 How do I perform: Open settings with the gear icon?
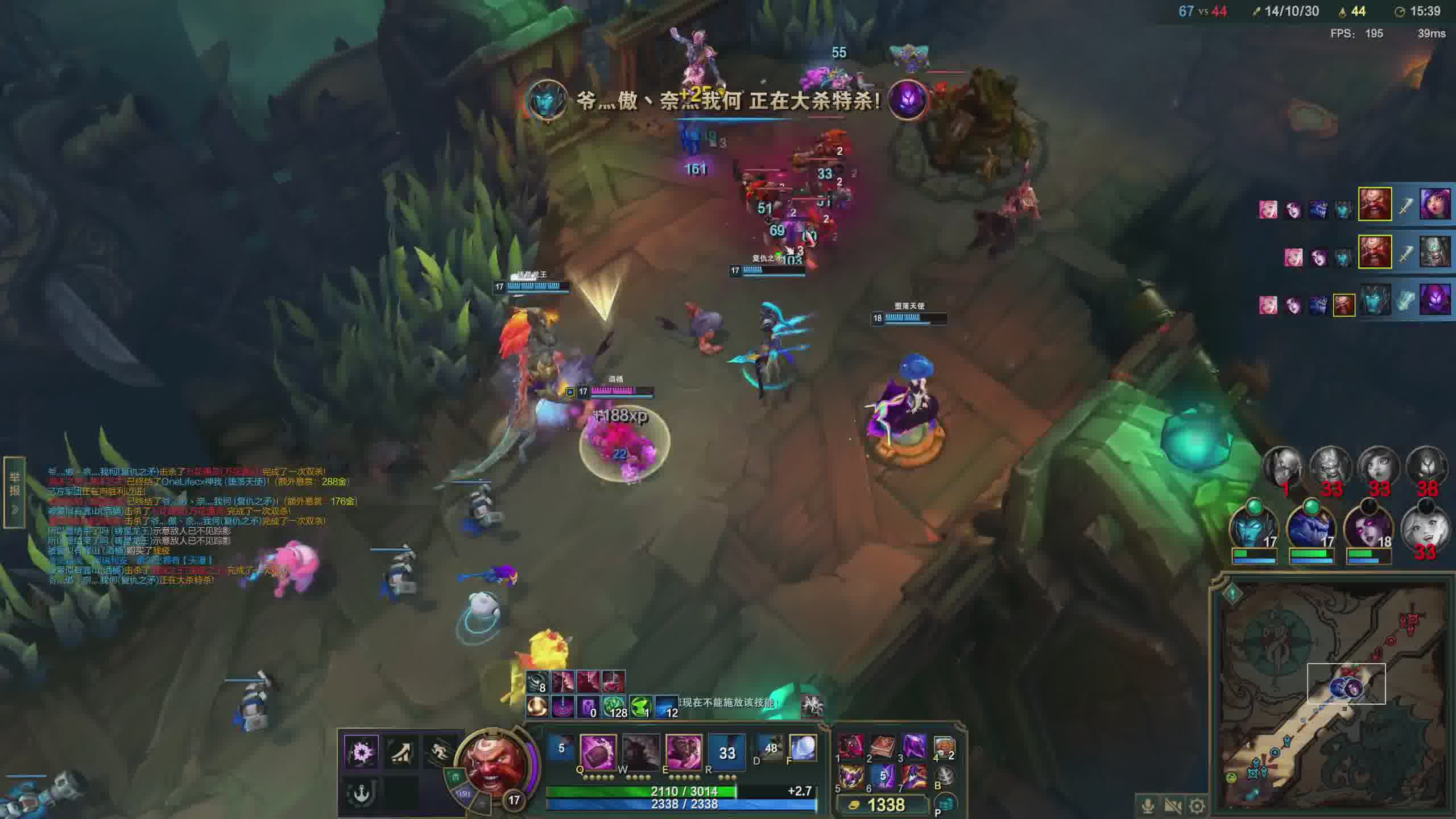pos(1197,806)
